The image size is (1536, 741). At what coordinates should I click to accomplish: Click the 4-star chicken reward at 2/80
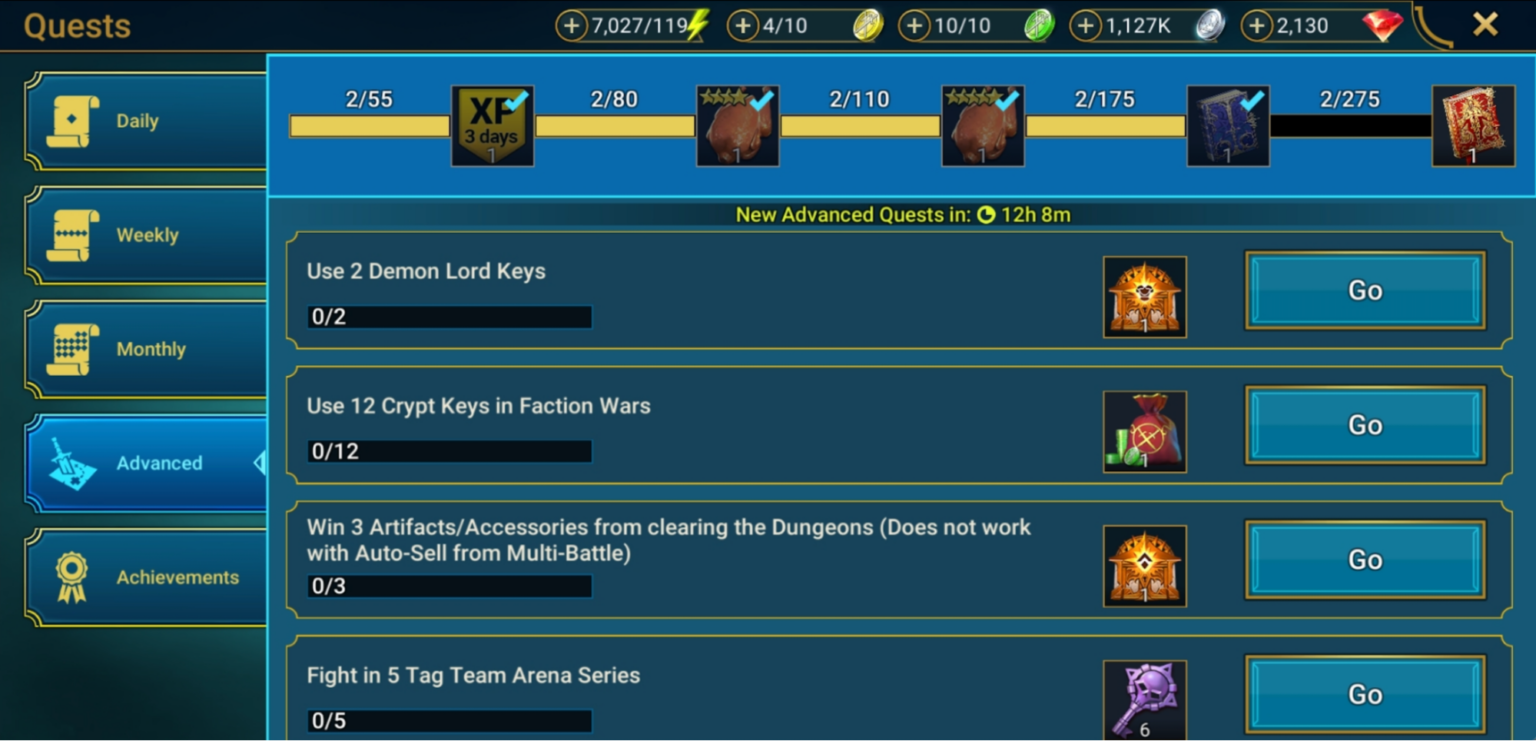pyautogui.click(x=737, y=125)
